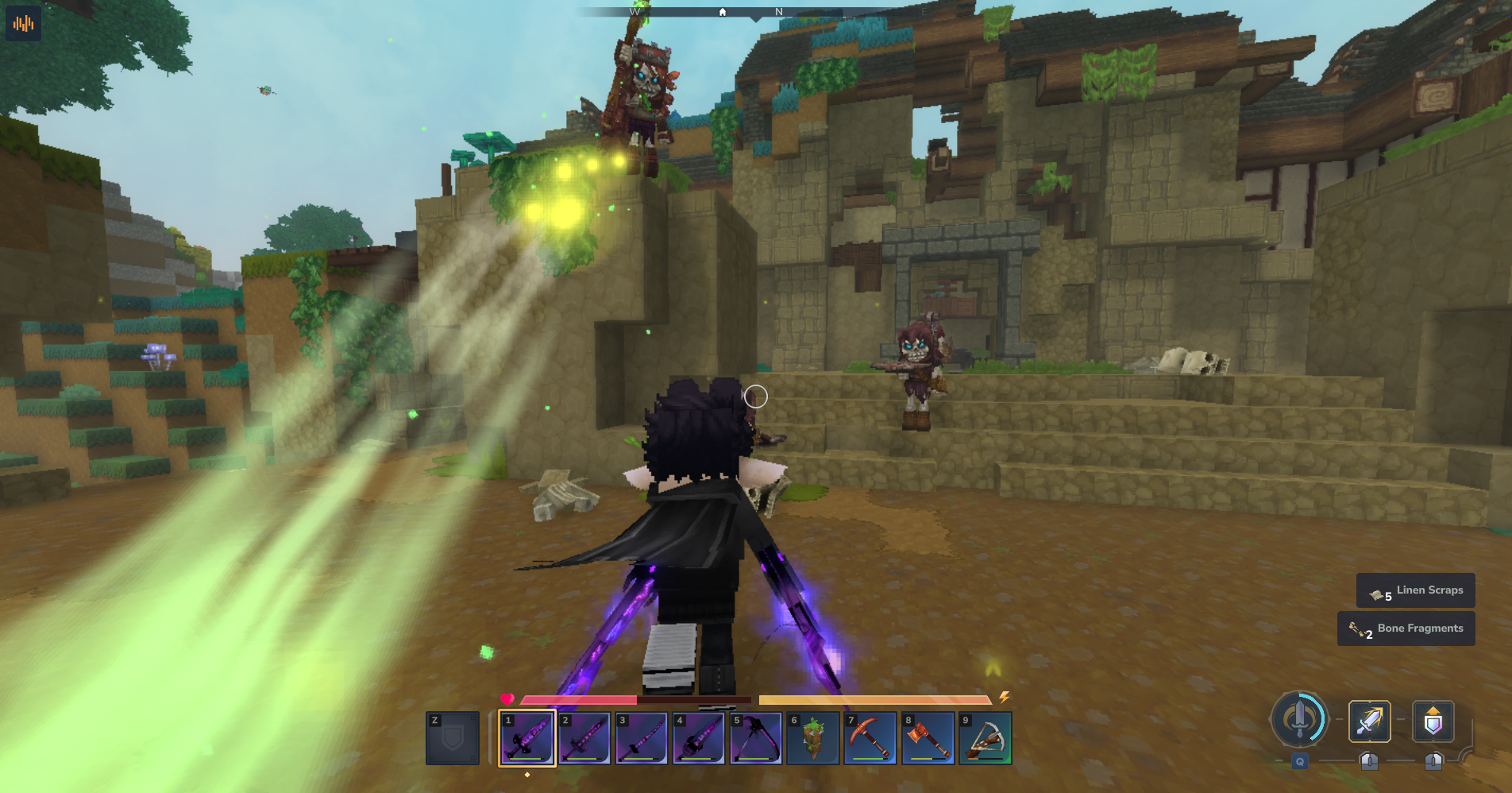Click the audio bars overlay icon
Image resolution: width=1512 pixels, height=793 pixels.
(x=24, y=24)
